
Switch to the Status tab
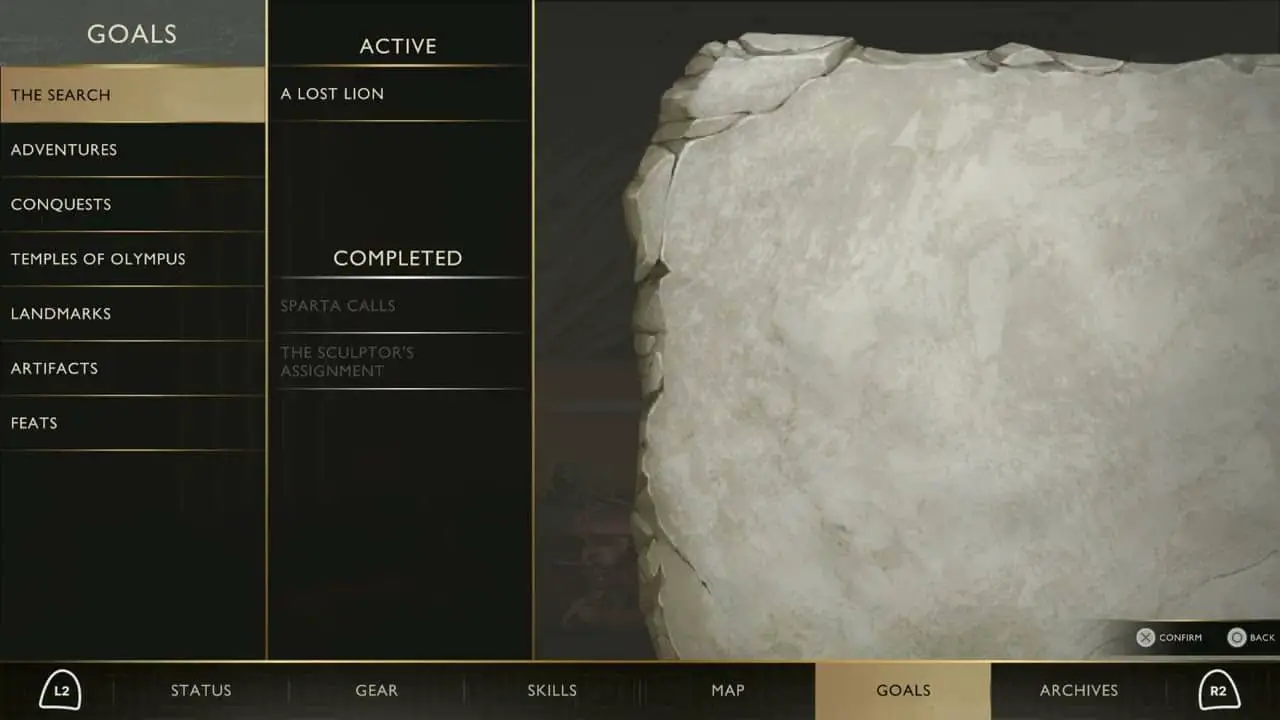(x=201, y=690)
